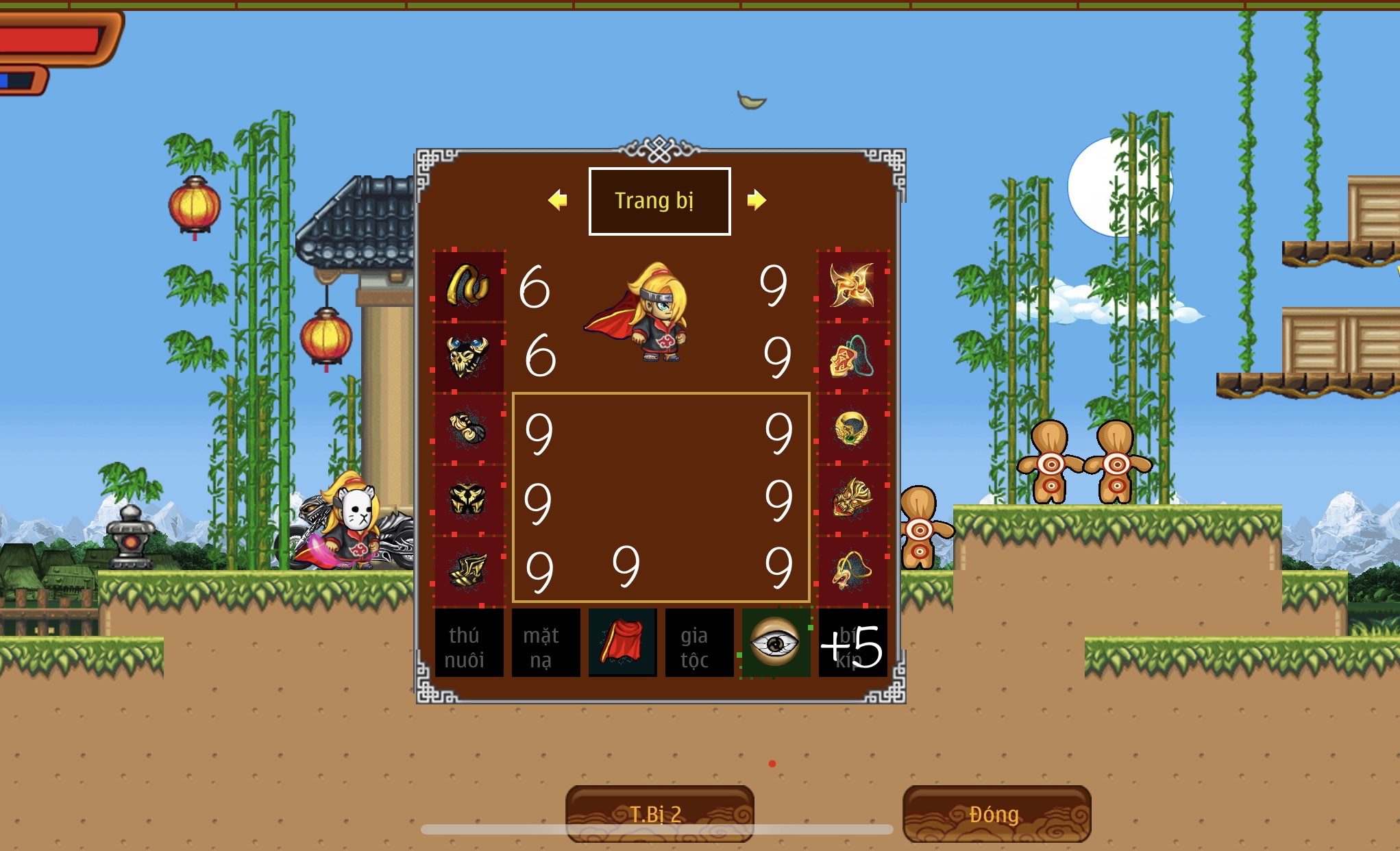Select the golden ring with green gem
Image resolution: width=1400 pixels, height=851 pixels.
click(x=852, y=429)
